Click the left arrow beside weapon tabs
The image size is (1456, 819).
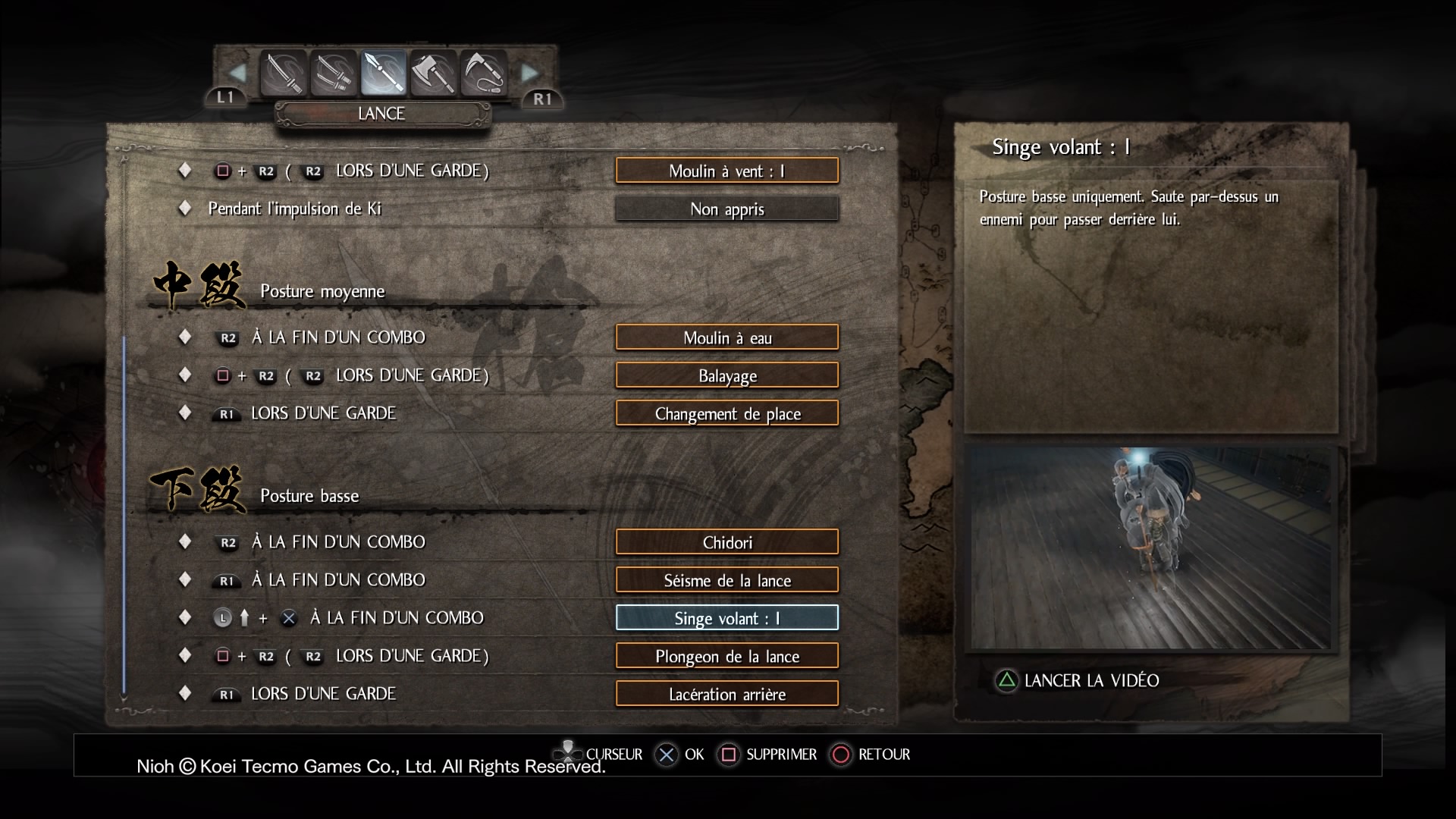pos(237,74)
